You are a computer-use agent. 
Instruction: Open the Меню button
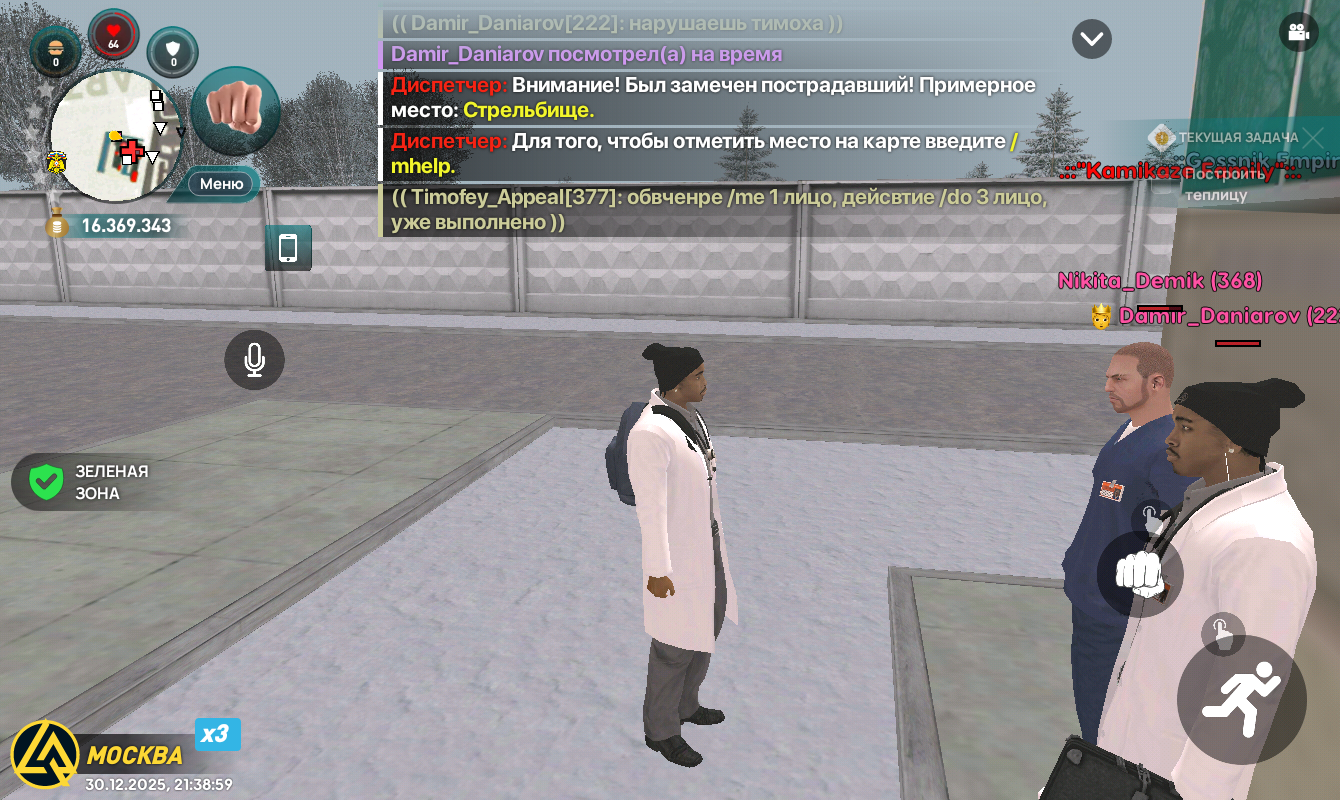[221, 184]
